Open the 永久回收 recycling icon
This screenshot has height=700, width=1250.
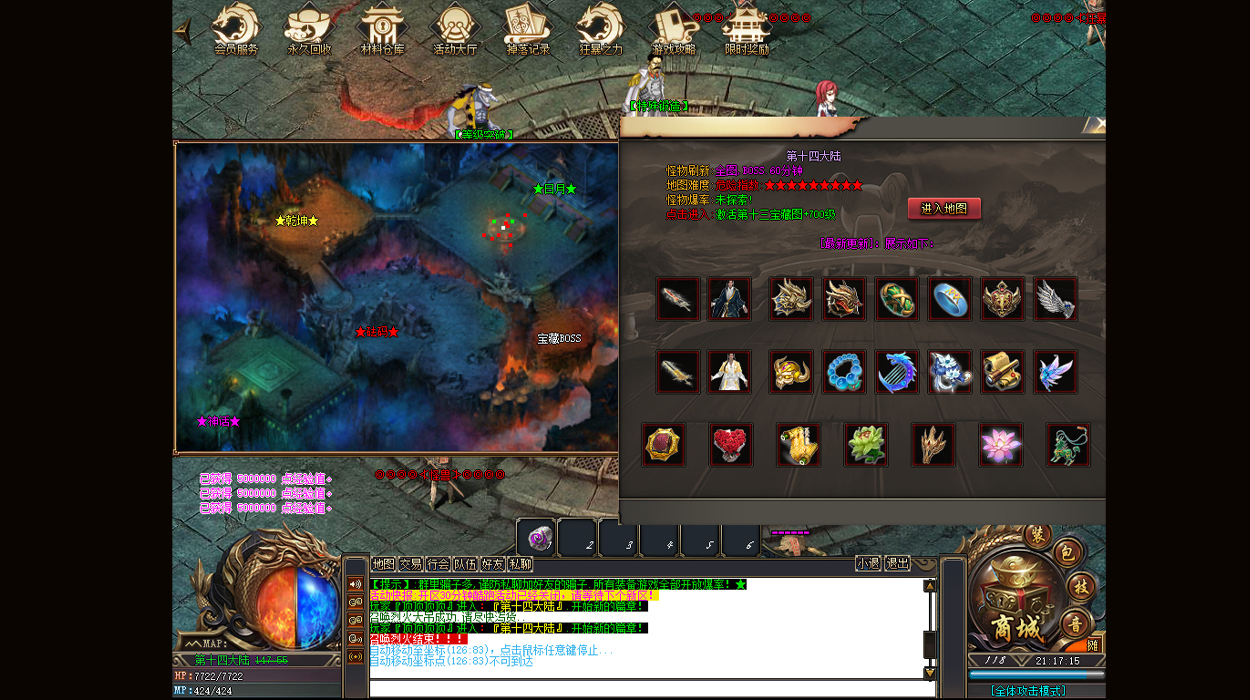[x=309, y=28]
